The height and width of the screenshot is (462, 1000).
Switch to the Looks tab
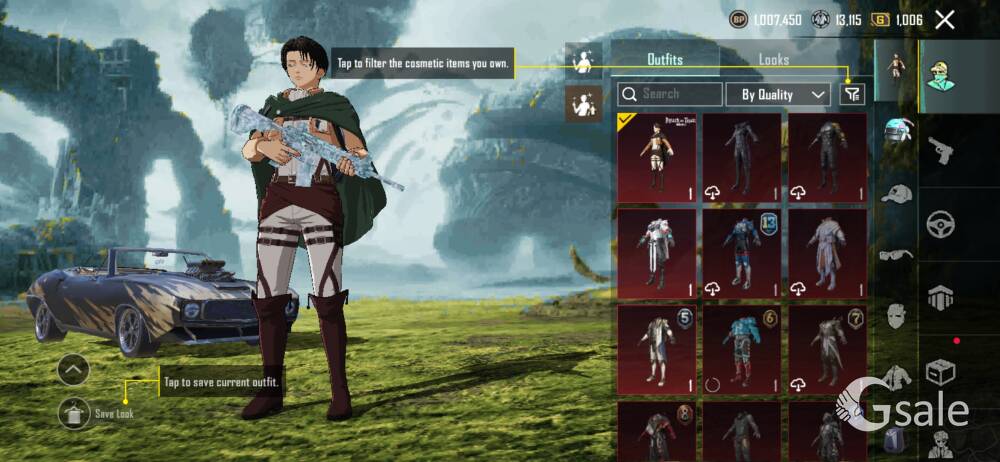point(773,60)
